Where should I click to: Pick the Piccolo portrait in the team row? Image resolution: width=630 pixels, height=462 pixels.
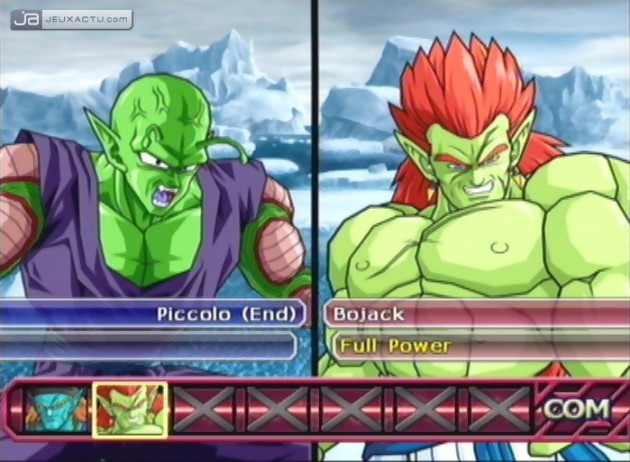click(56, 409)
